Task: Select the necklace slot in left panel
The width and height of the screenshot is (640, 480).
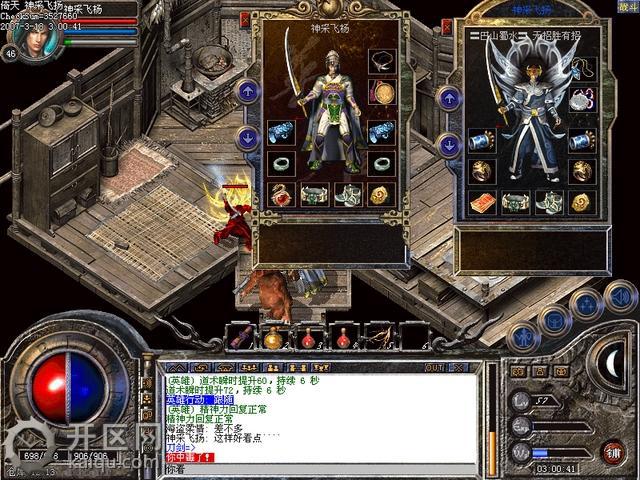Action: [381, 62]
